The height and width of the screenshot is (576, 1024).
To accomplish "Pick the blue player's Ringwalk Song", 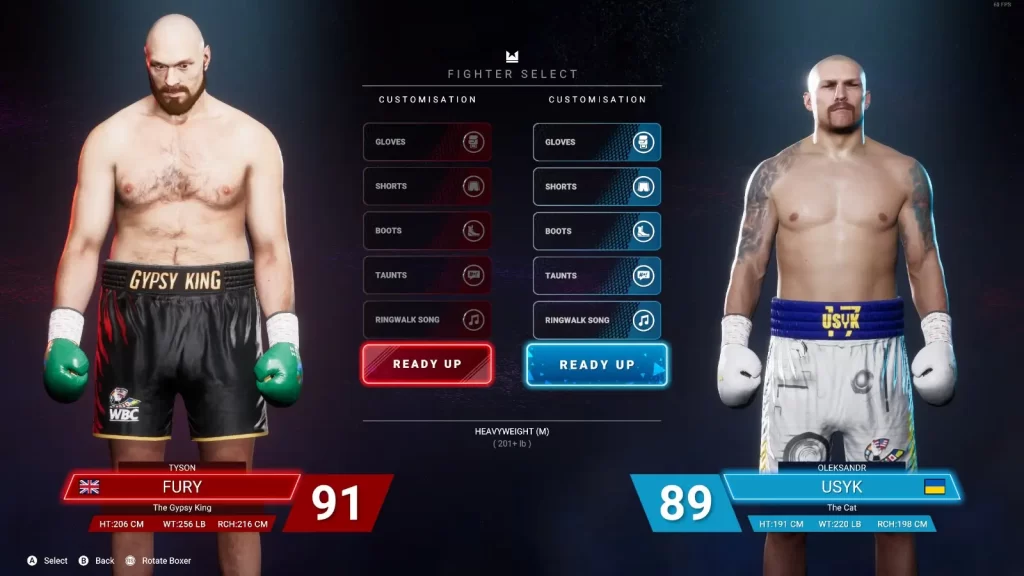I will pyautogui.click(x=597, y=320).
